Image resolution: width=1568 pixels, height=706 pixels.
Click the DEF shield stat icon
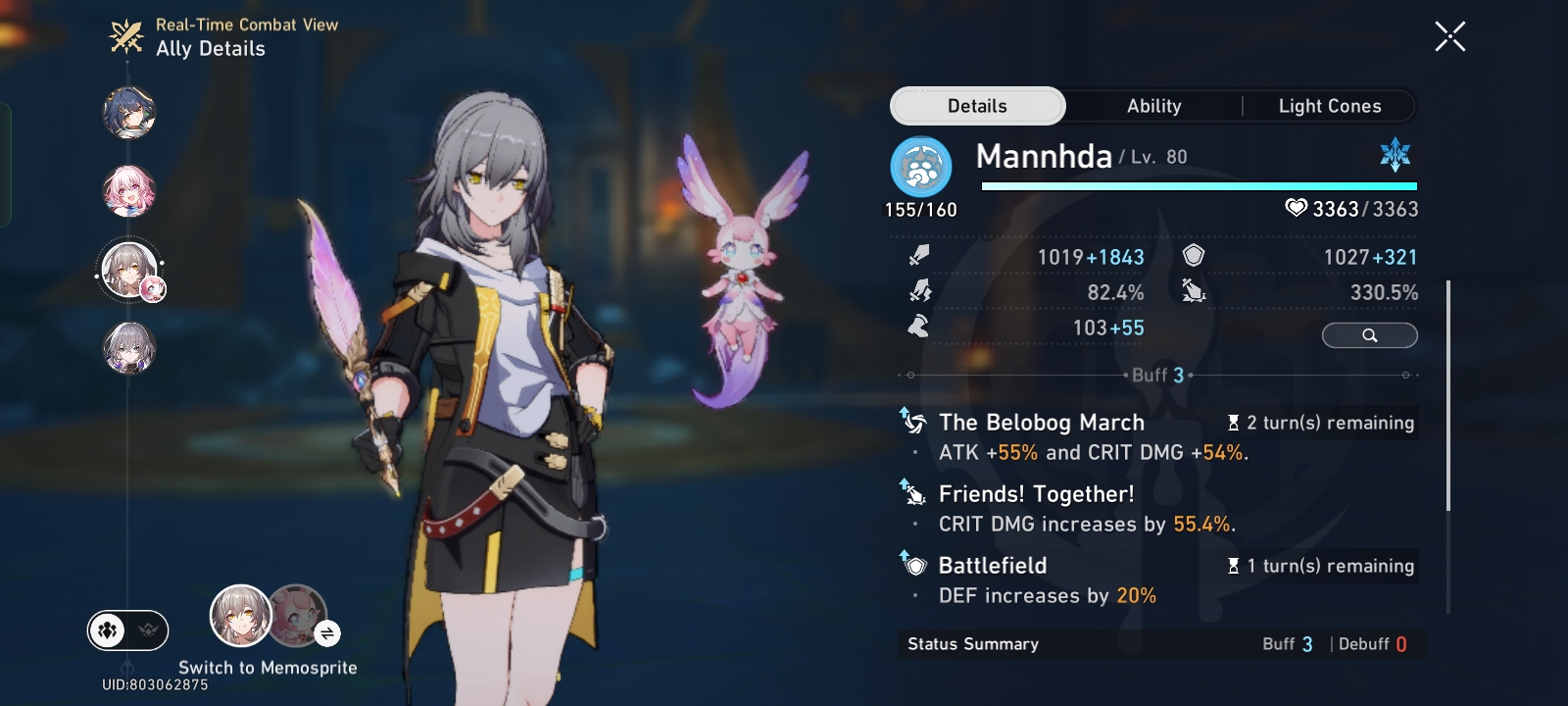tap(1192, 256)
